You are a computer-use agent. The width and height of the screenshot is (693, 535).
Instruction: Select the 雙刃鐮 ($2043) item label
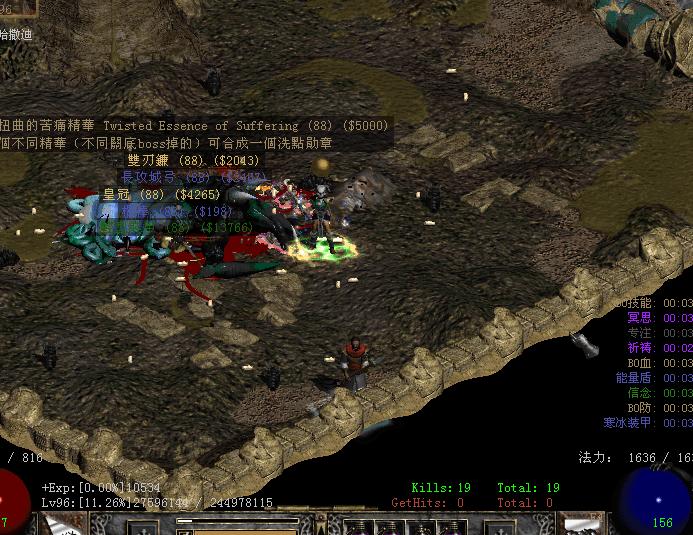pos(193,161)
